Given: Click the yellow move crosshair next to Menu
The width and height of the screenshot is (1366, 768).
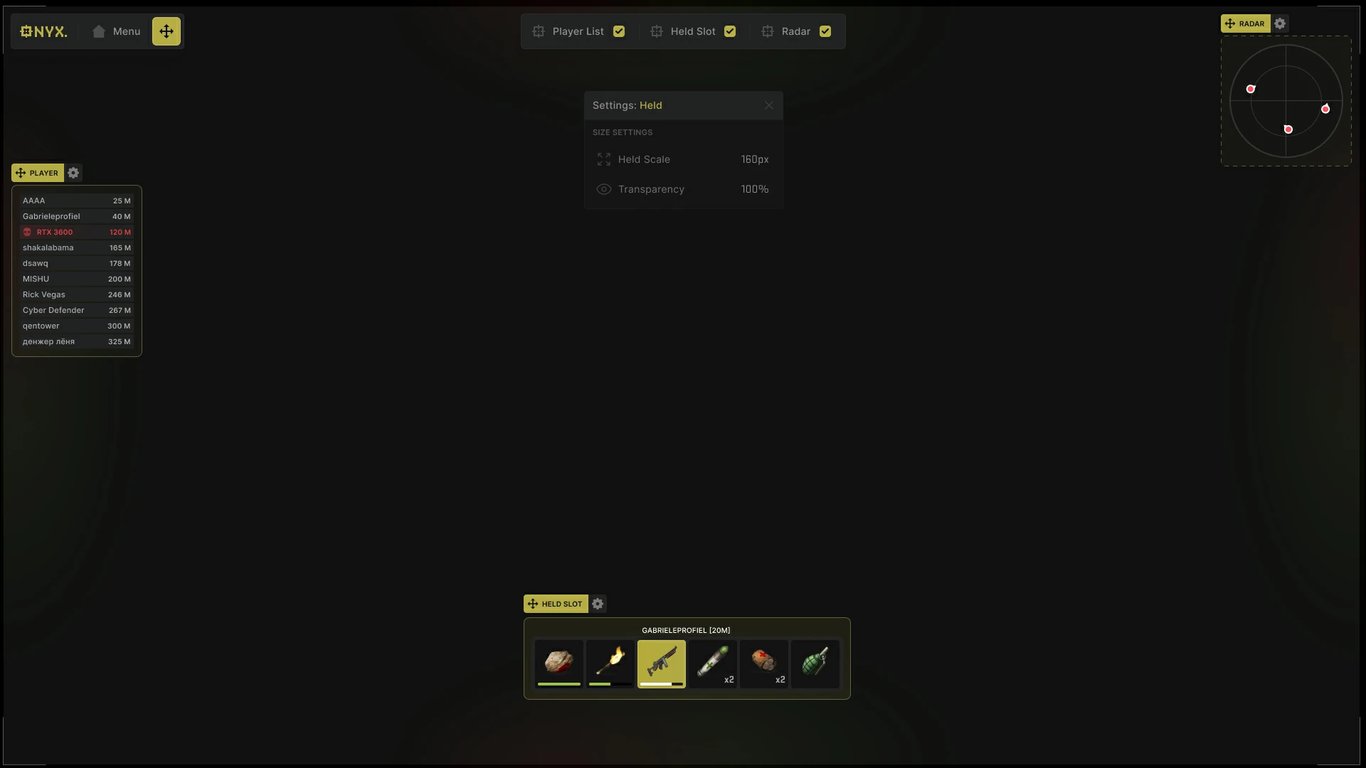Looking at the screenshot, I should pyautogui.click(x=166, y=30).
